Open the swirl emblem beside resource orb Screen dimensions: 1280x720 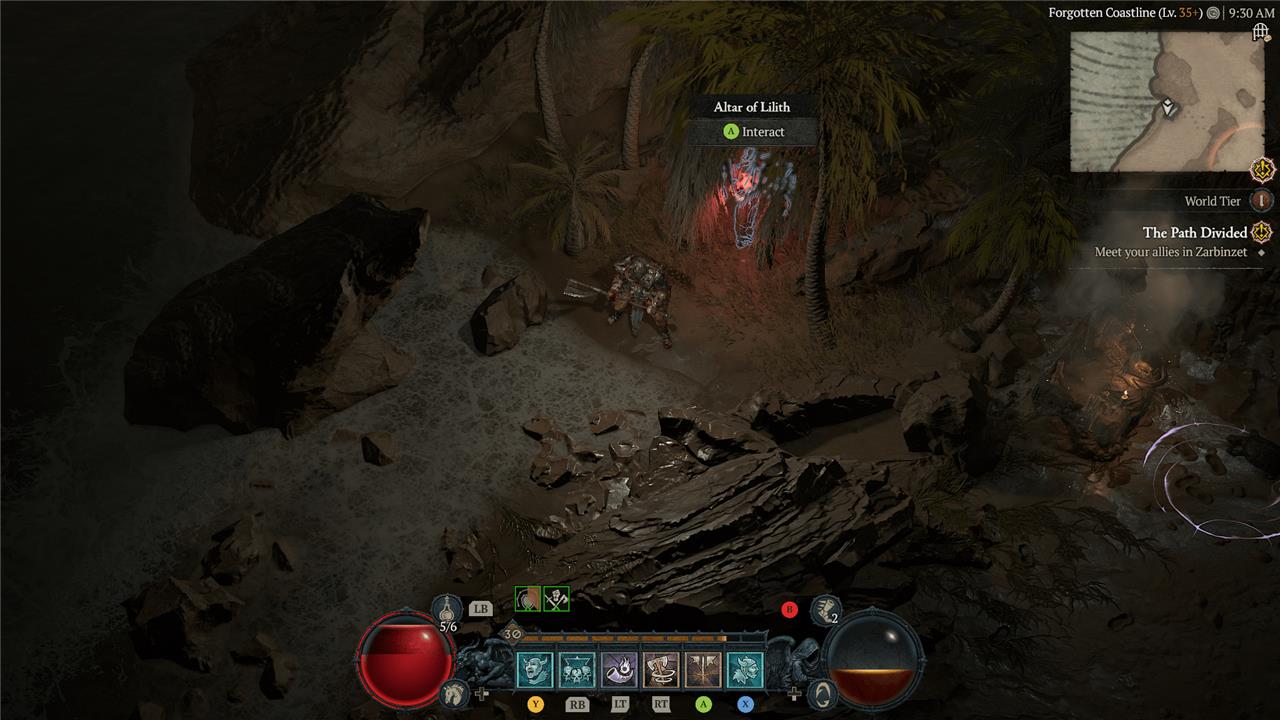pyautogui.click(x=820, y=692)
